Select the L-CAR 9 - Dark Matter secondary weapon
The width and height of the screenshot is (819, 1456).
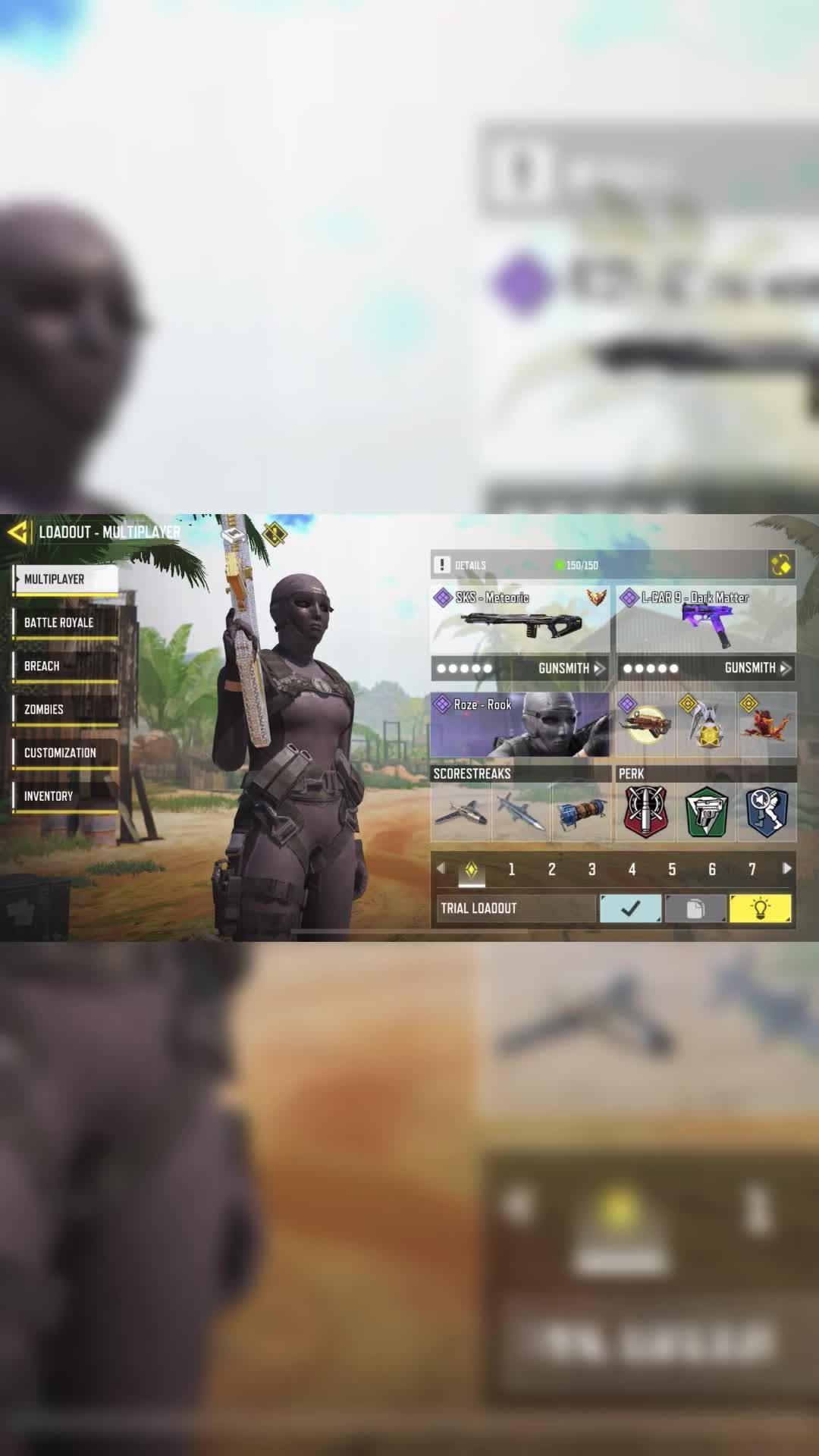tap(706, 619)
